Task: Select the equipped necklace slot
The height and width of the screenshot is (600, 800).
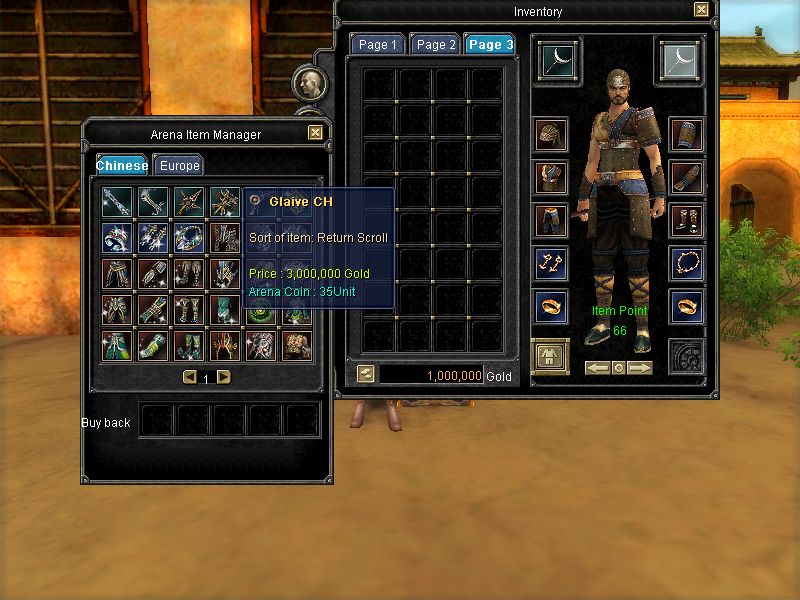Action: [x=686, y=264]
